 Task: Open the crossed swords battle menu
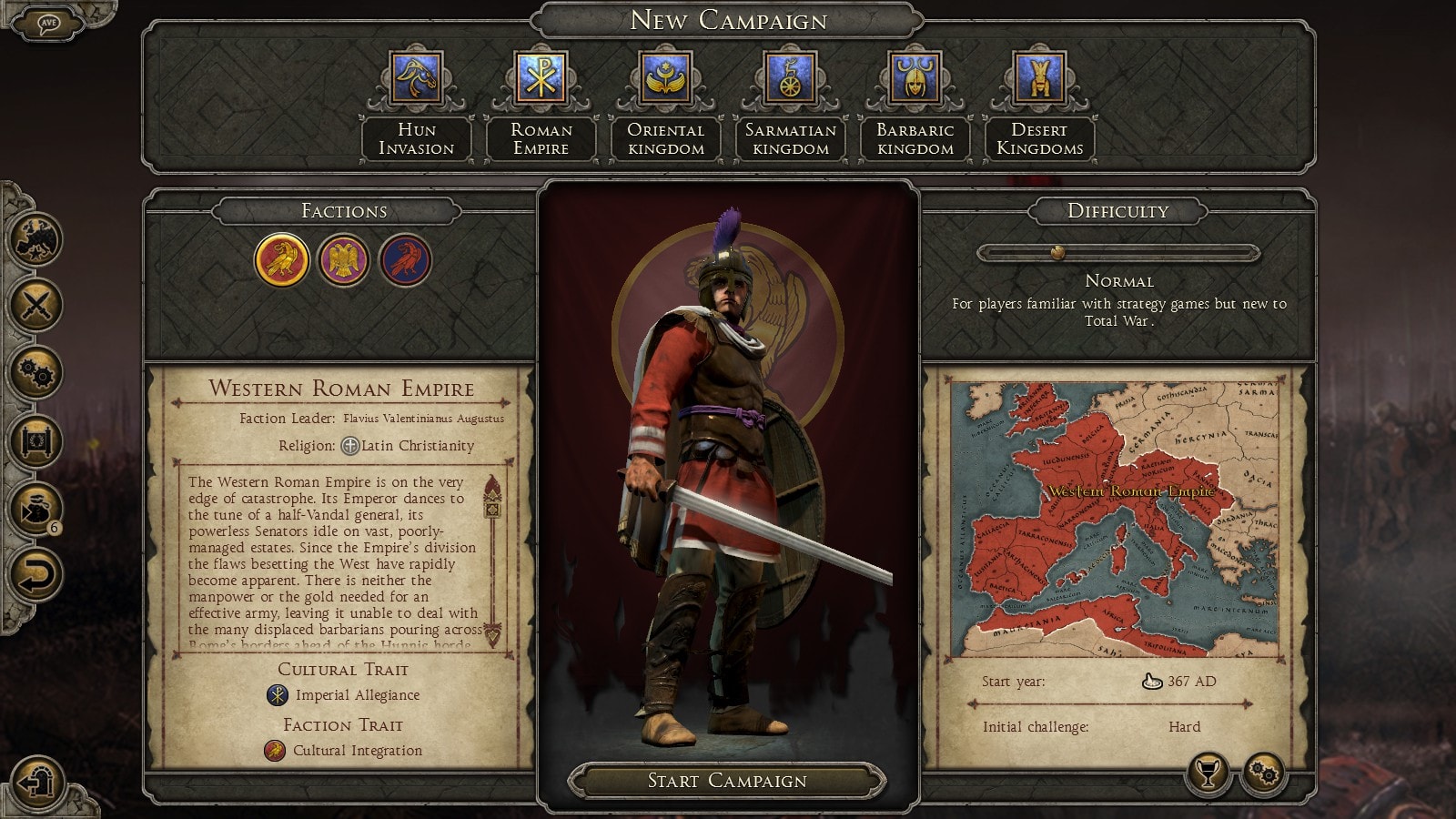pyautogui.click(x=35, y=304)
